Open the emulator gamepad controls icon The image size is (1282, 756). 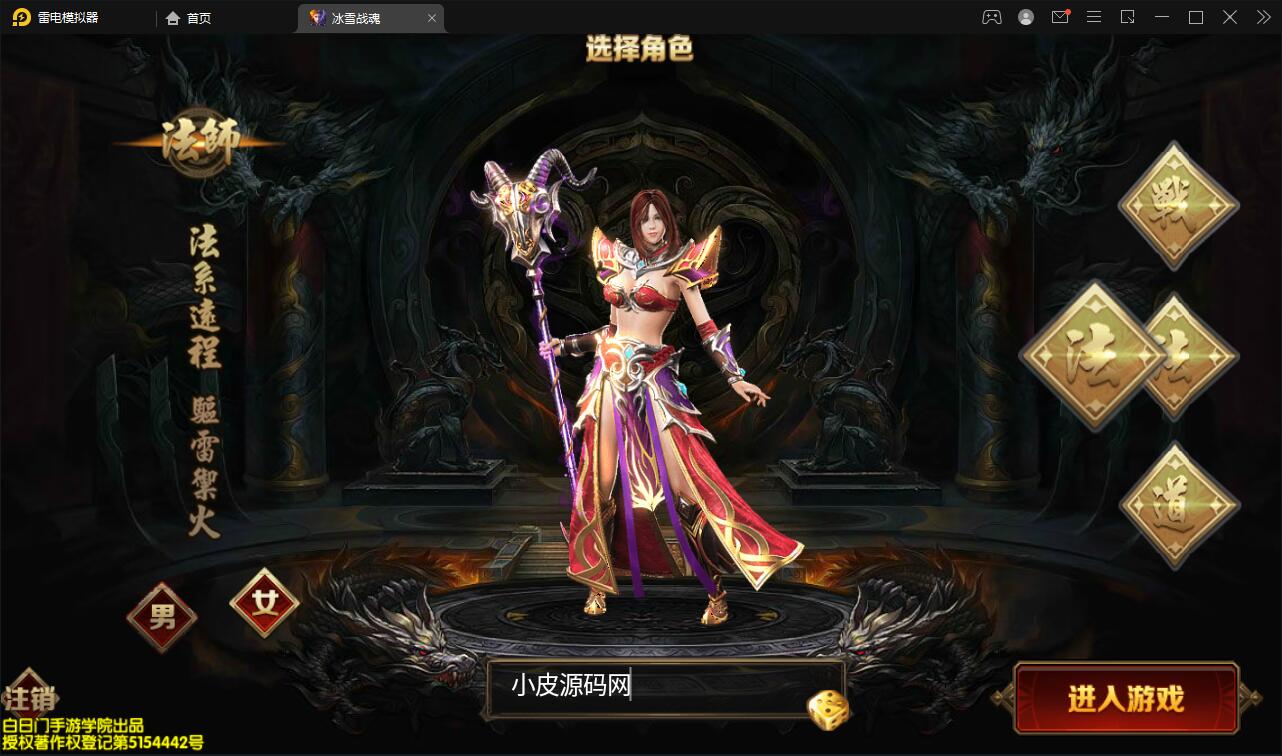991,17
